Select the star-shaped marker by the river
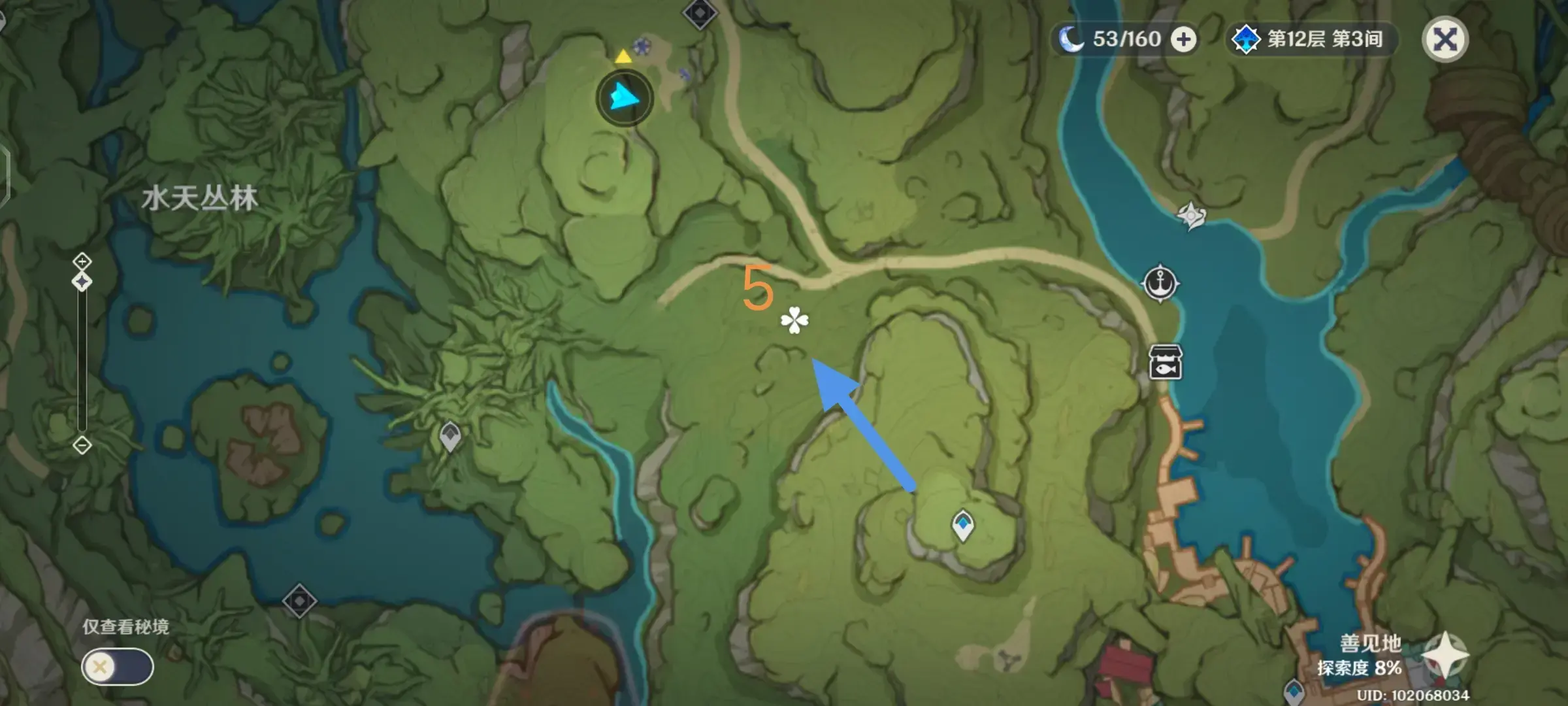Viewport: 1568px width, 706px height. [1191, 215]
